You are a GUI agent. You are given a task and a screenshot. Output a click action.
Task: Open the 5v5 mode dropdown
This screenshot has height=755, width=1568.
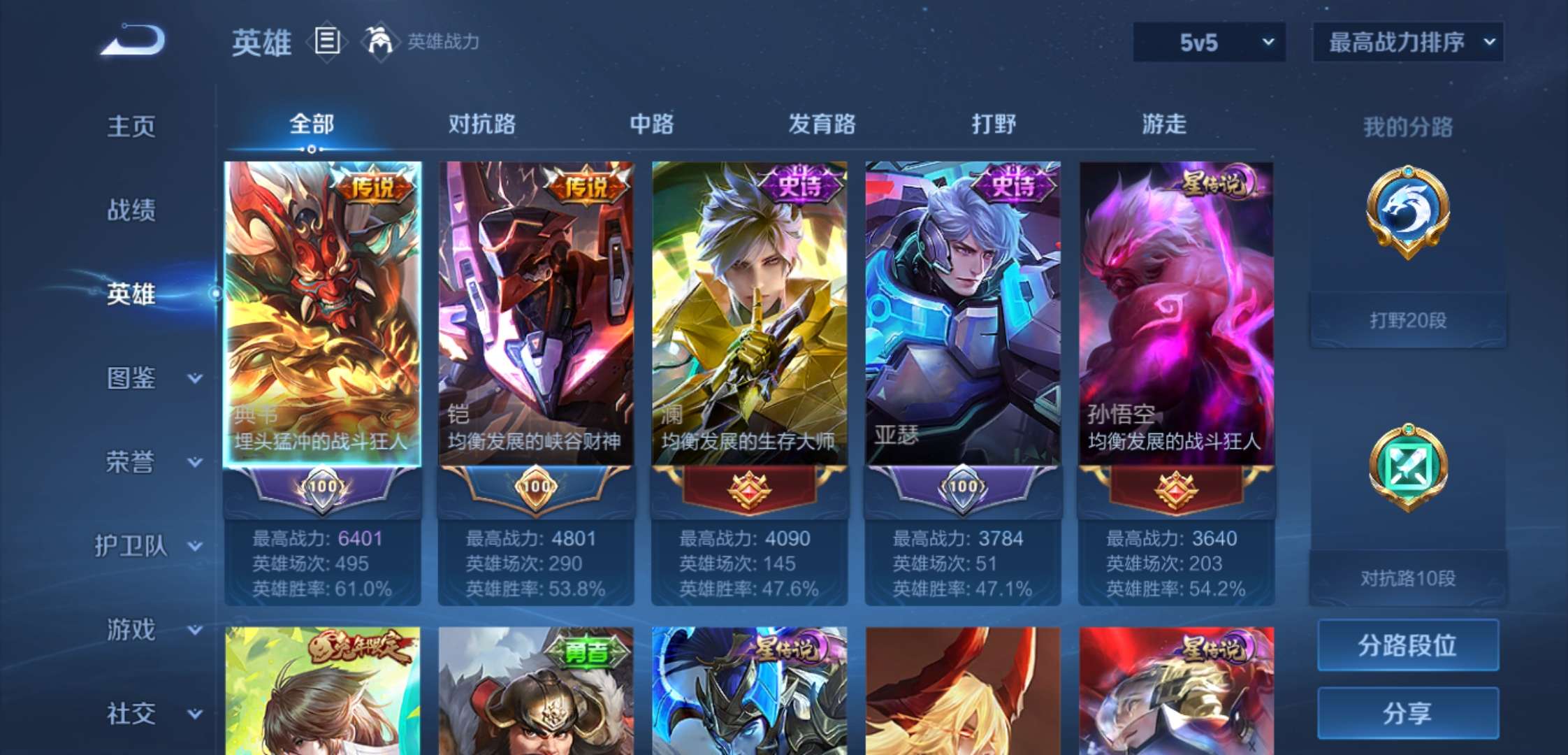coord(1207,42)
